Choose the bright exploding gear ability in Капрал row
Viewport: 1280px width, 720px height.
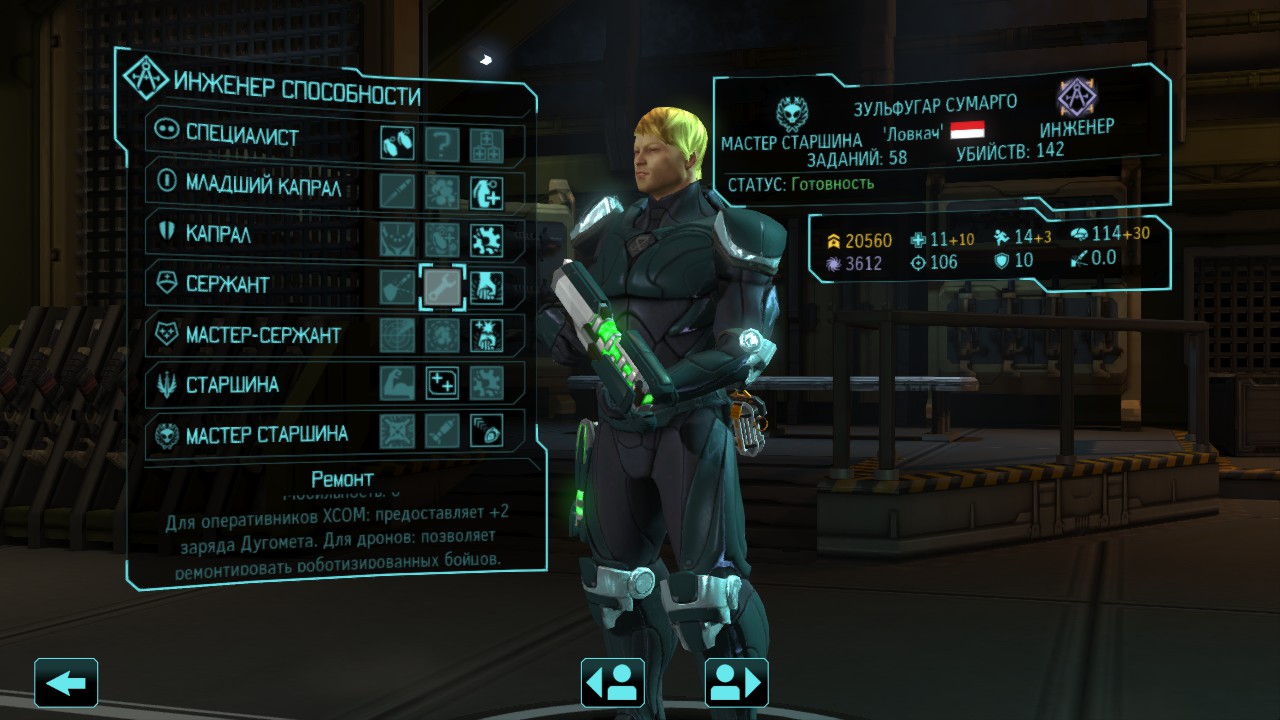[x=487, y=239]
